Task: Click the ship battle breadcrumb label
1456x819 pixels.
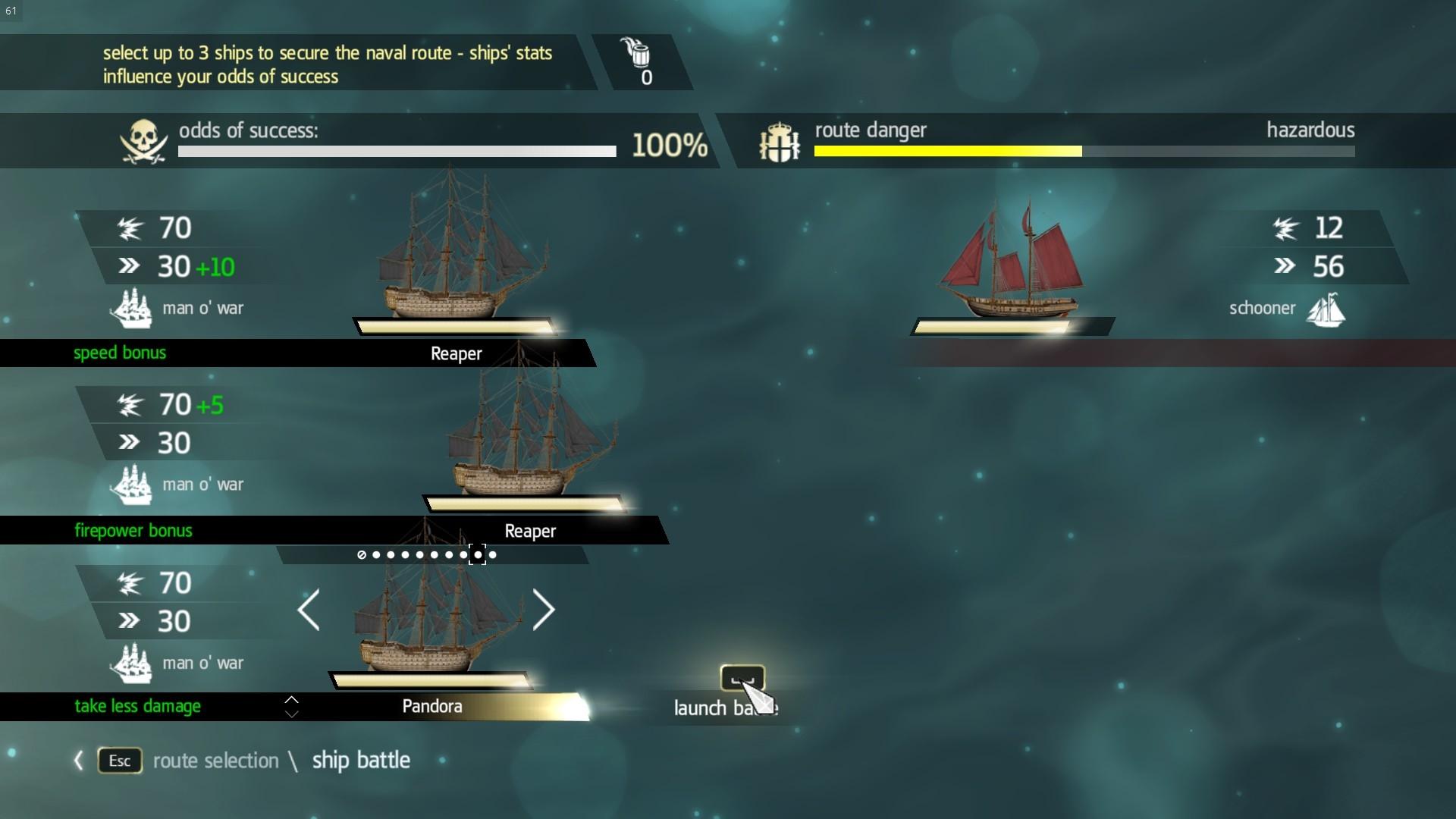Action: 360,761
